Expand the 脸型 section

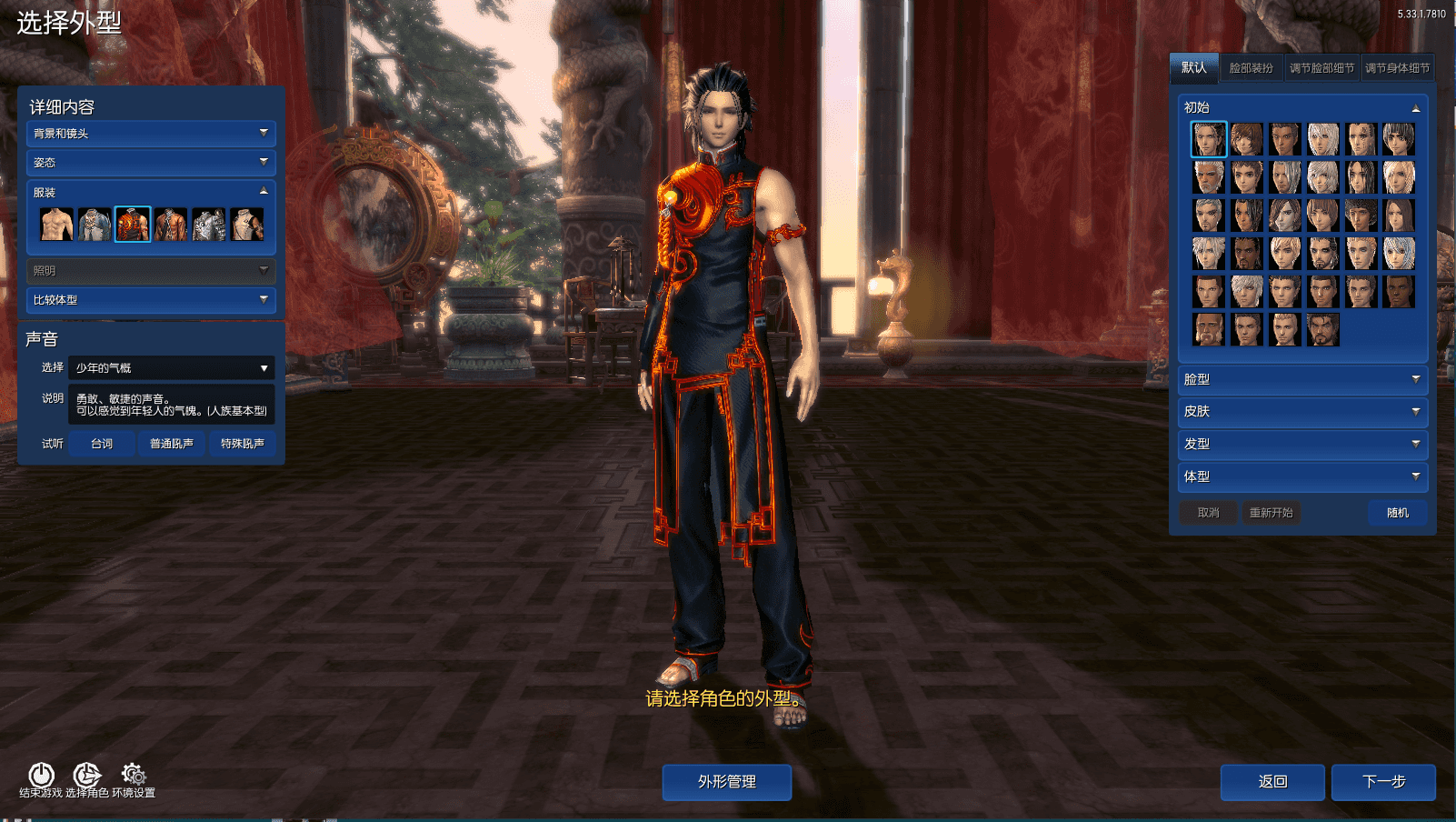1301,380
